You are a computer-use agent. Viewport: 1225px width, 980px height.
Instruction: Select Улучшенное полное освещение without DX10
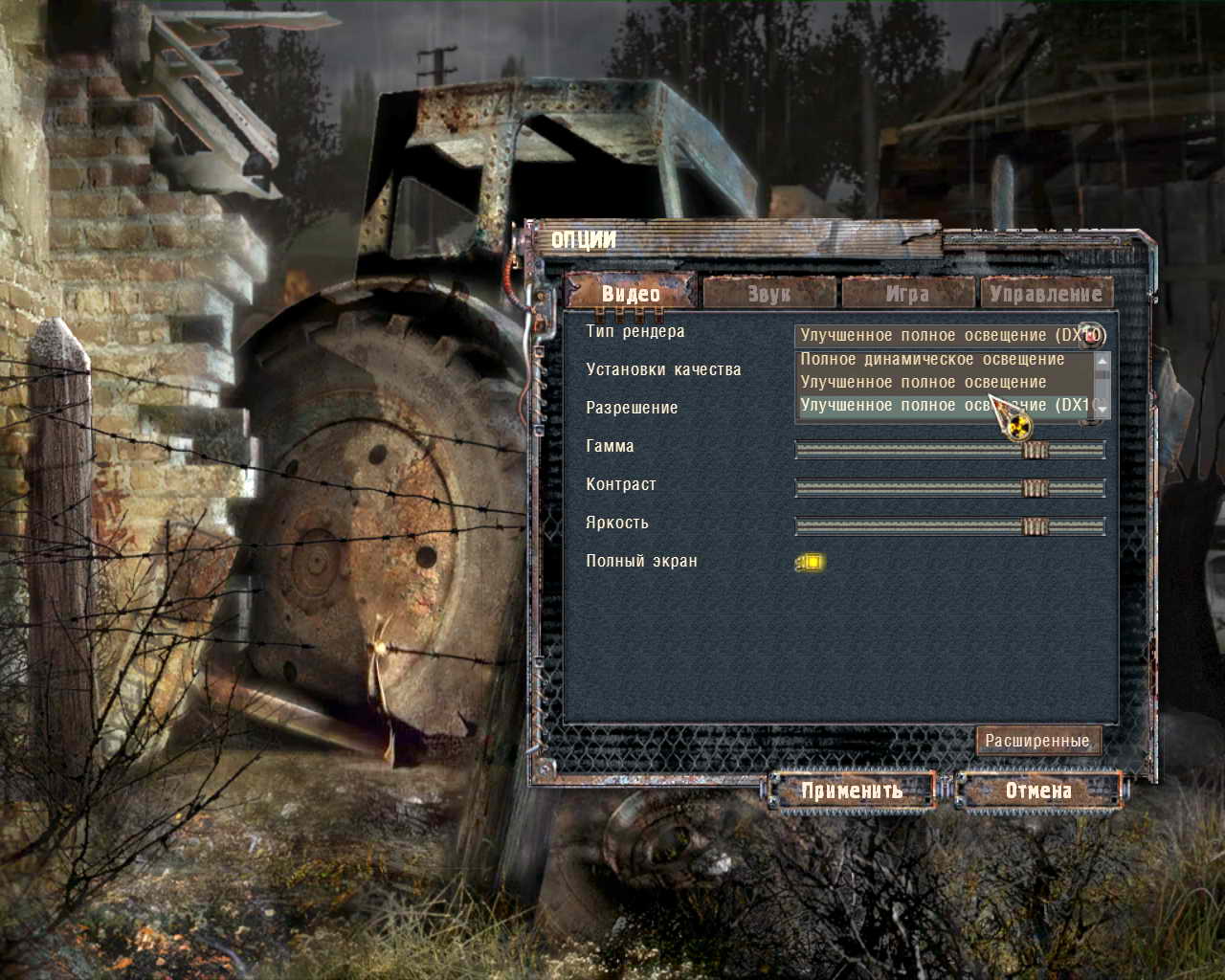click(923, 382)
